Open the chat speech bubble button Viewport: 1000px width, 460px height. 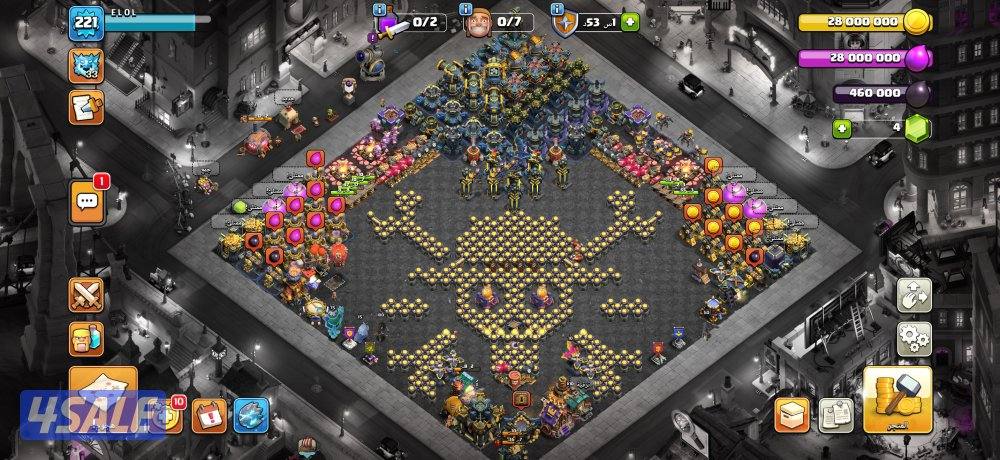86,203
